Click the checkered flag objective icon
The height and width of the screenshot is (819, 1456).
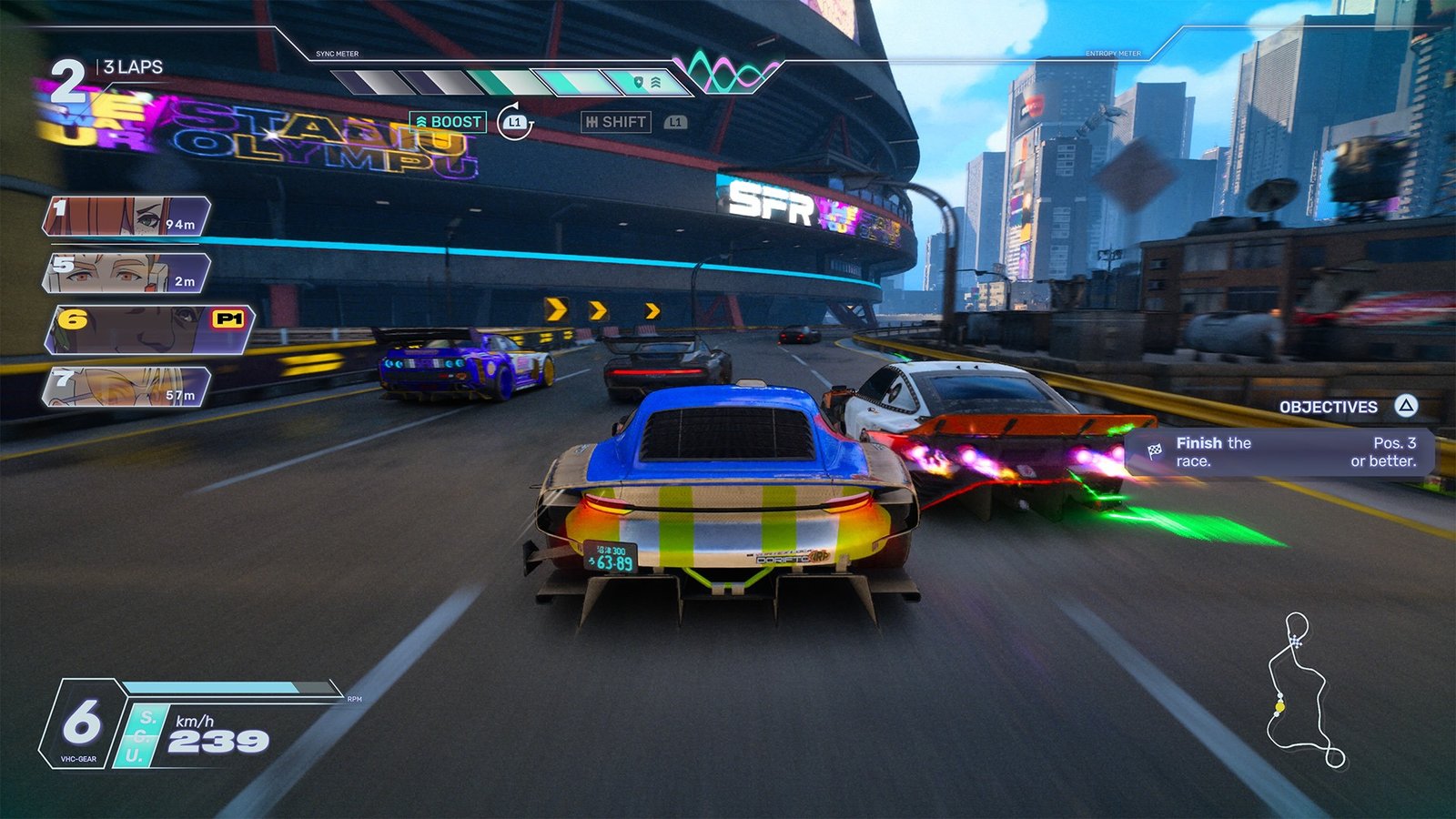[x=1153, y=450]
